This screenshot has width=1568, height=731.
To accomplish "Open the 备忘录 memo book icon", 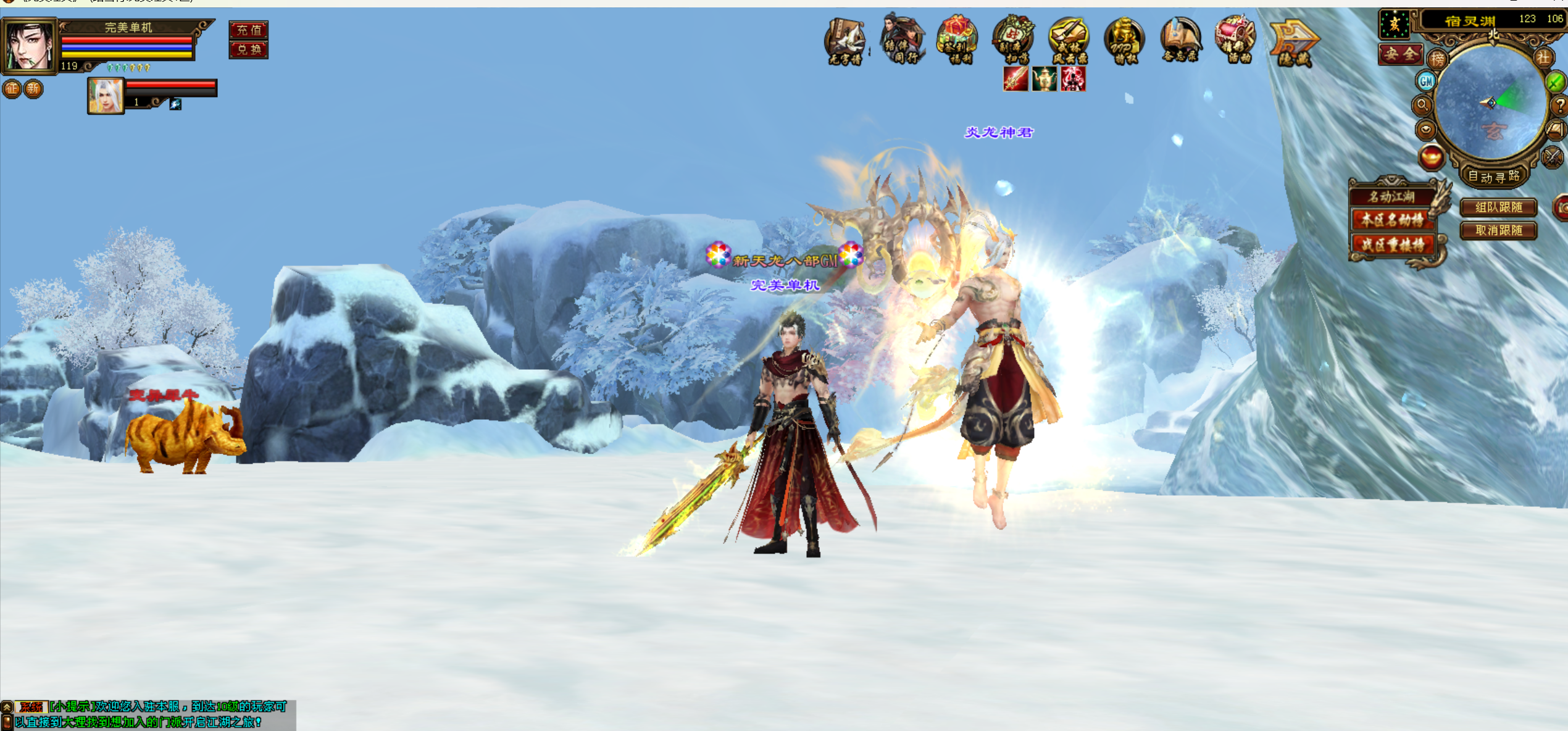I will (1180, 40).
